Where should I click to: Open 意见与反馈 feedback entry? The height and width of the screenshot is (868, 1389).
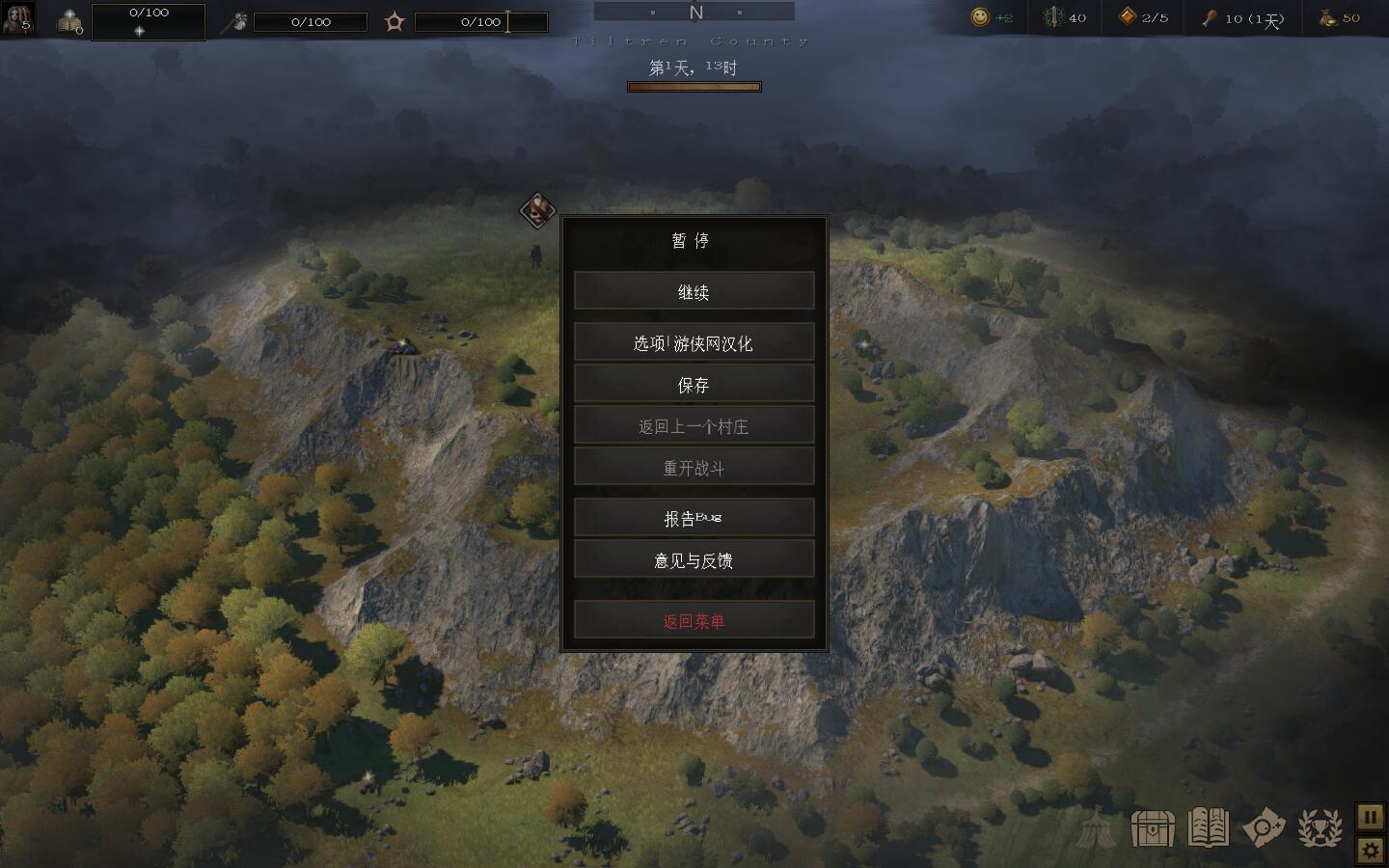point(694,559)
